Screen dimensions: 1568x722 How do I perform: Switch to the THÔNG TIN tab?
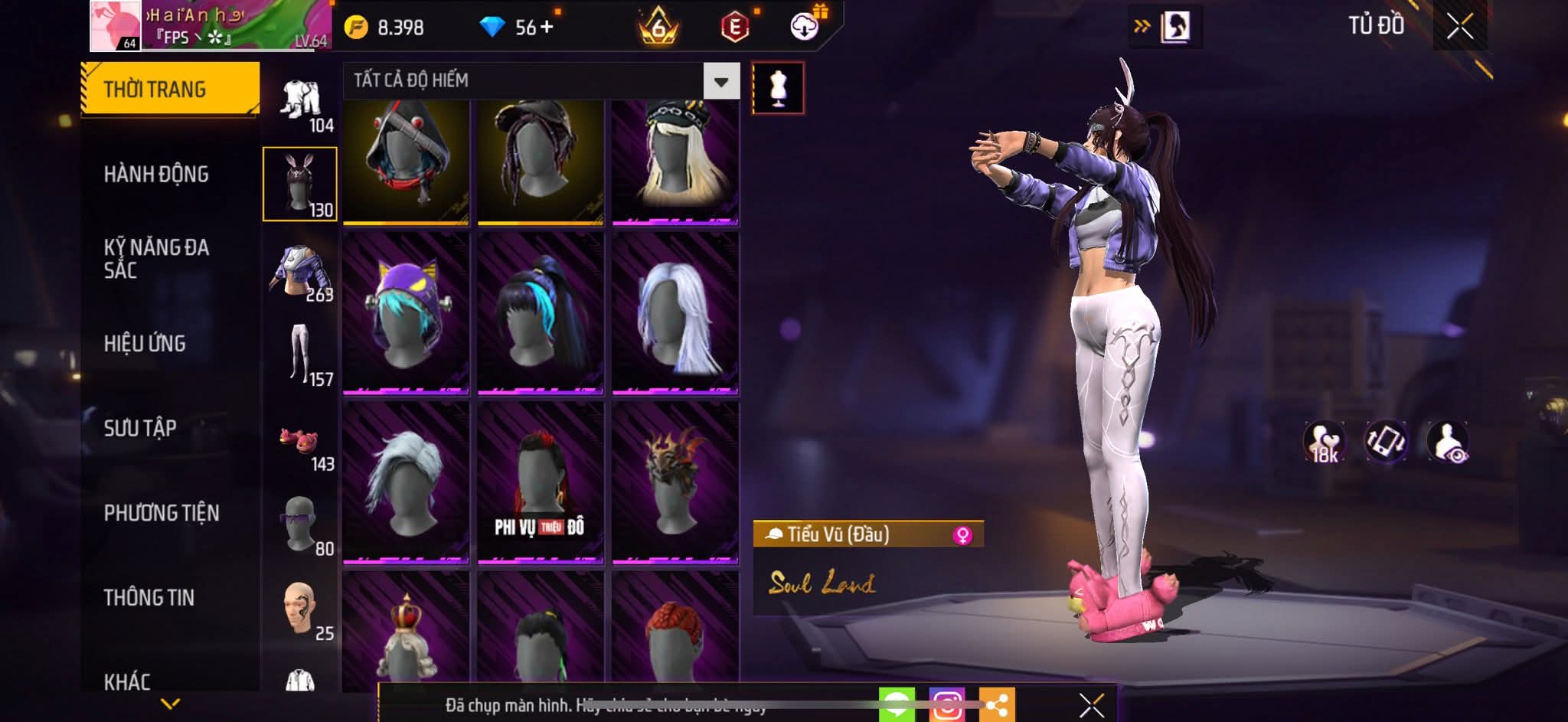[149, 597]
